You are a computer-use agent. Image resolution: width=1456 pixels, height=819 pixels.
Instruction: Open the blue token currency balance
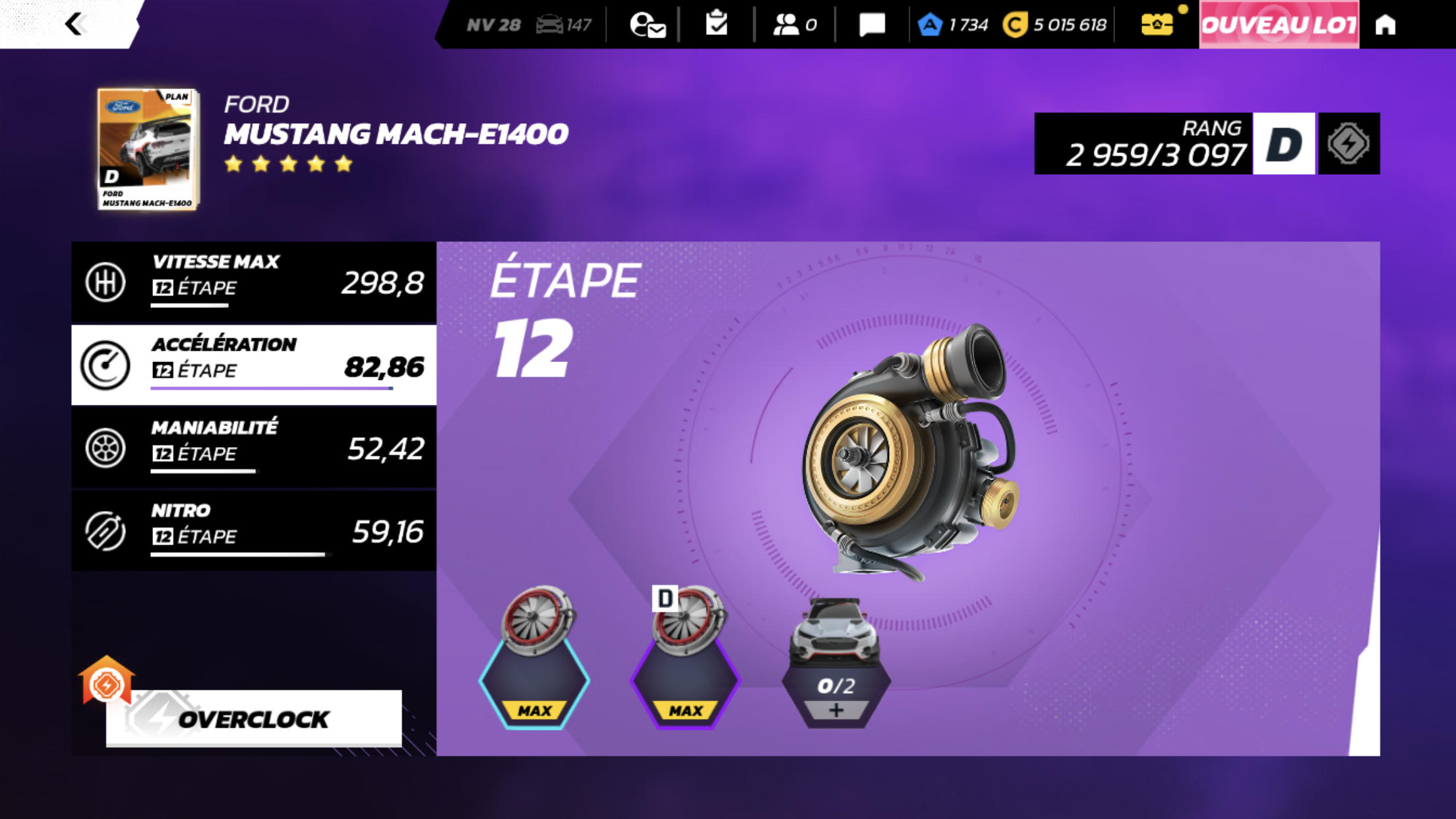coord(954,25)
